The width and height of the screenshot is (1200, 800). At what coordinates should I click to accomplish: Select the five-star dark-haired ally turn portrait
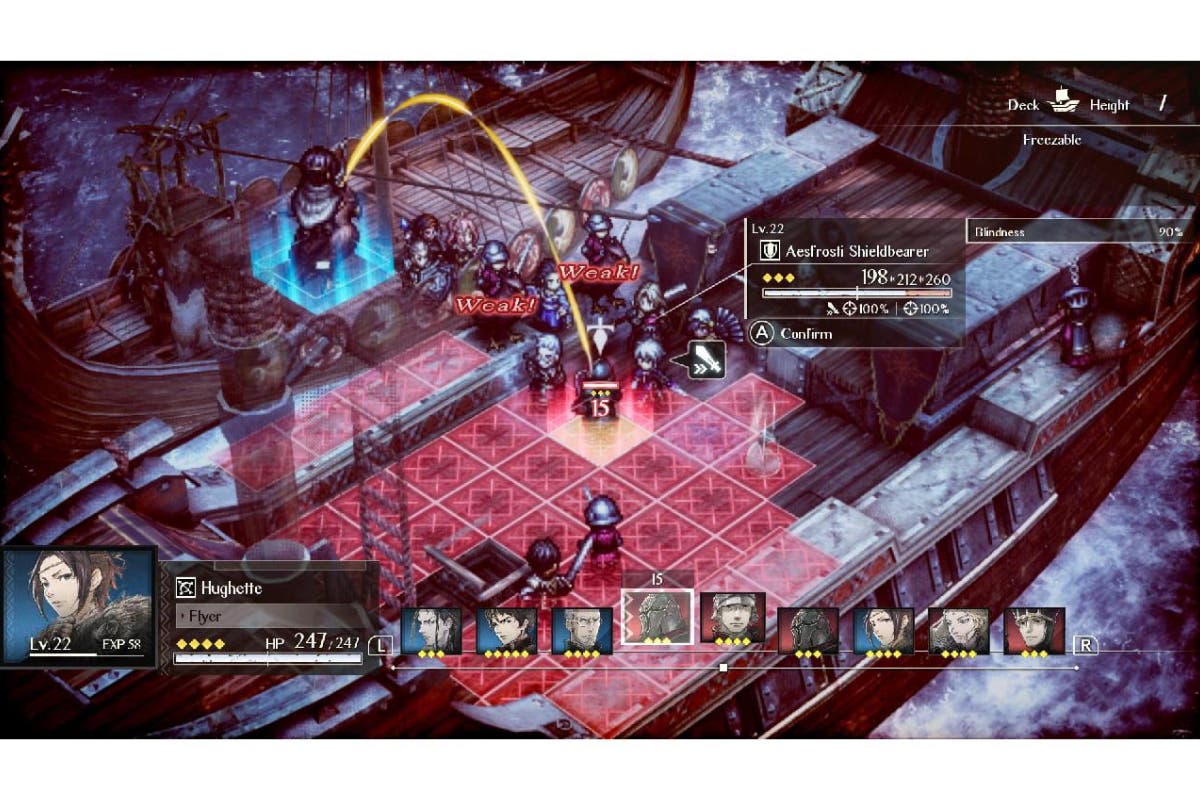pyautogui.click(x=507, y=631)
